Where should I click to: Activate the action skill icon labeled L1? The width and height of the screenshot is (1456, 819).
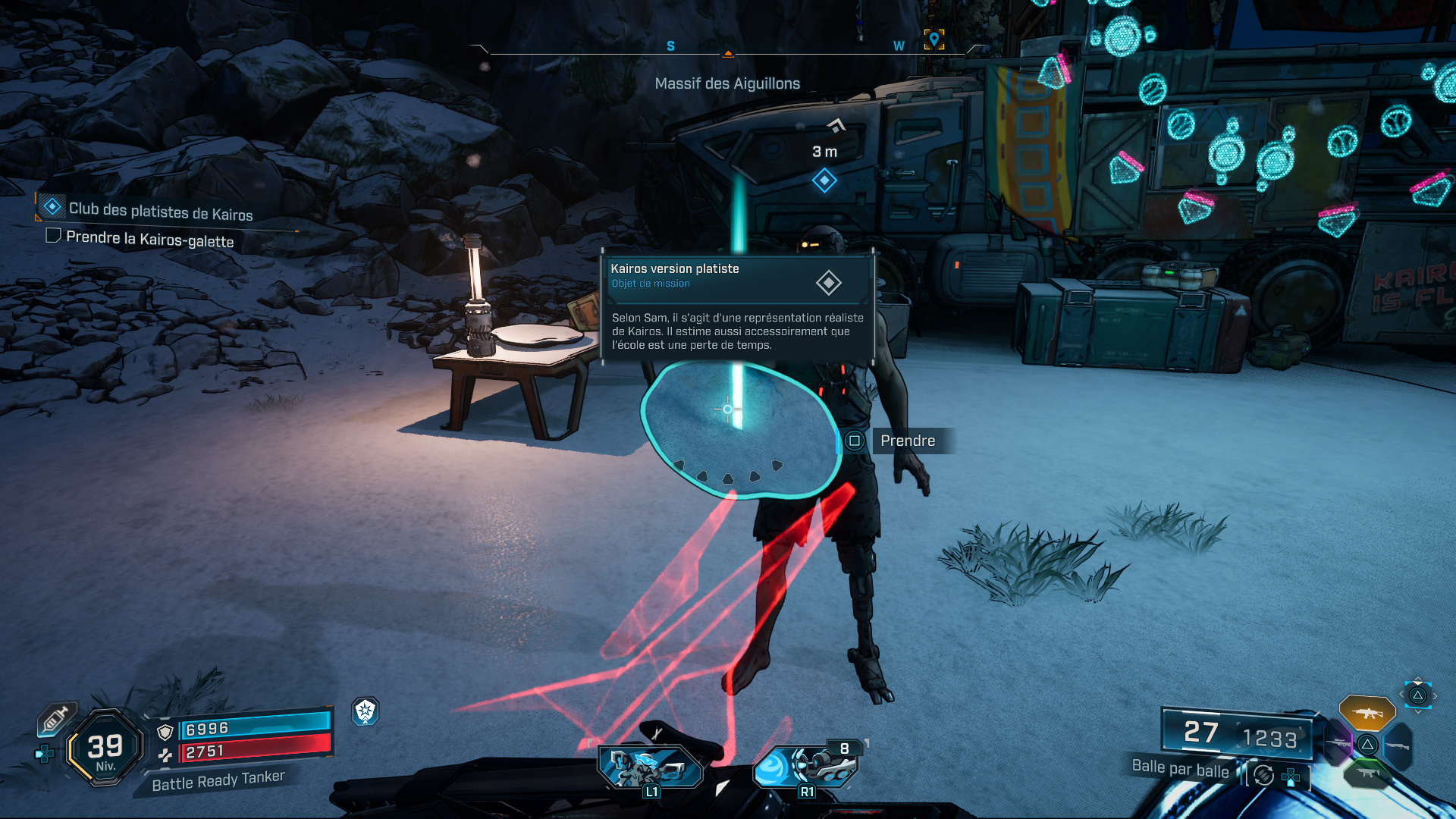pyautogui.click(x=651, y=767)
